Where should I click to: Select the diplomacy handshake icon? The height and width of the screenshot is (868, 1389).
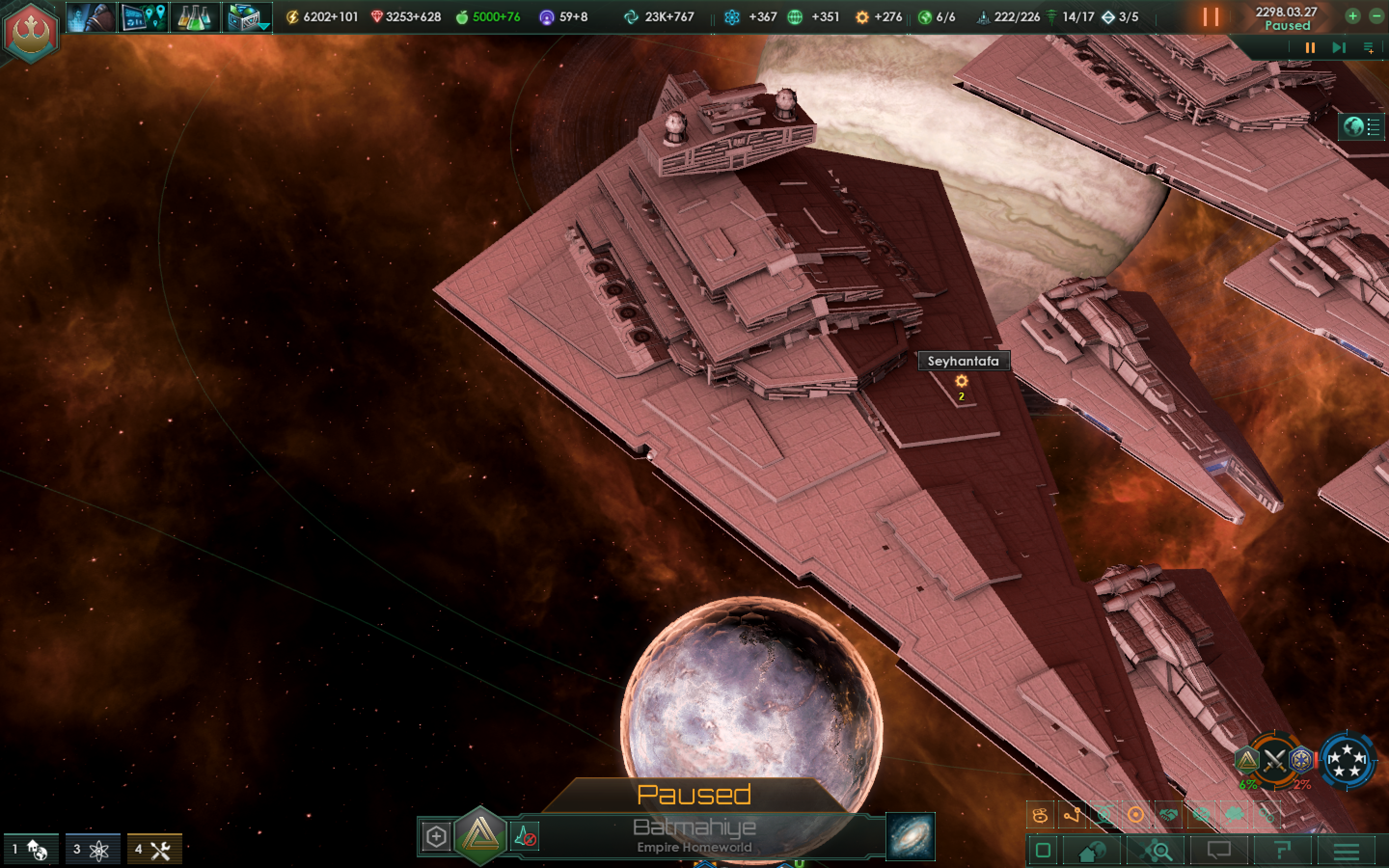pos(1168,814)
